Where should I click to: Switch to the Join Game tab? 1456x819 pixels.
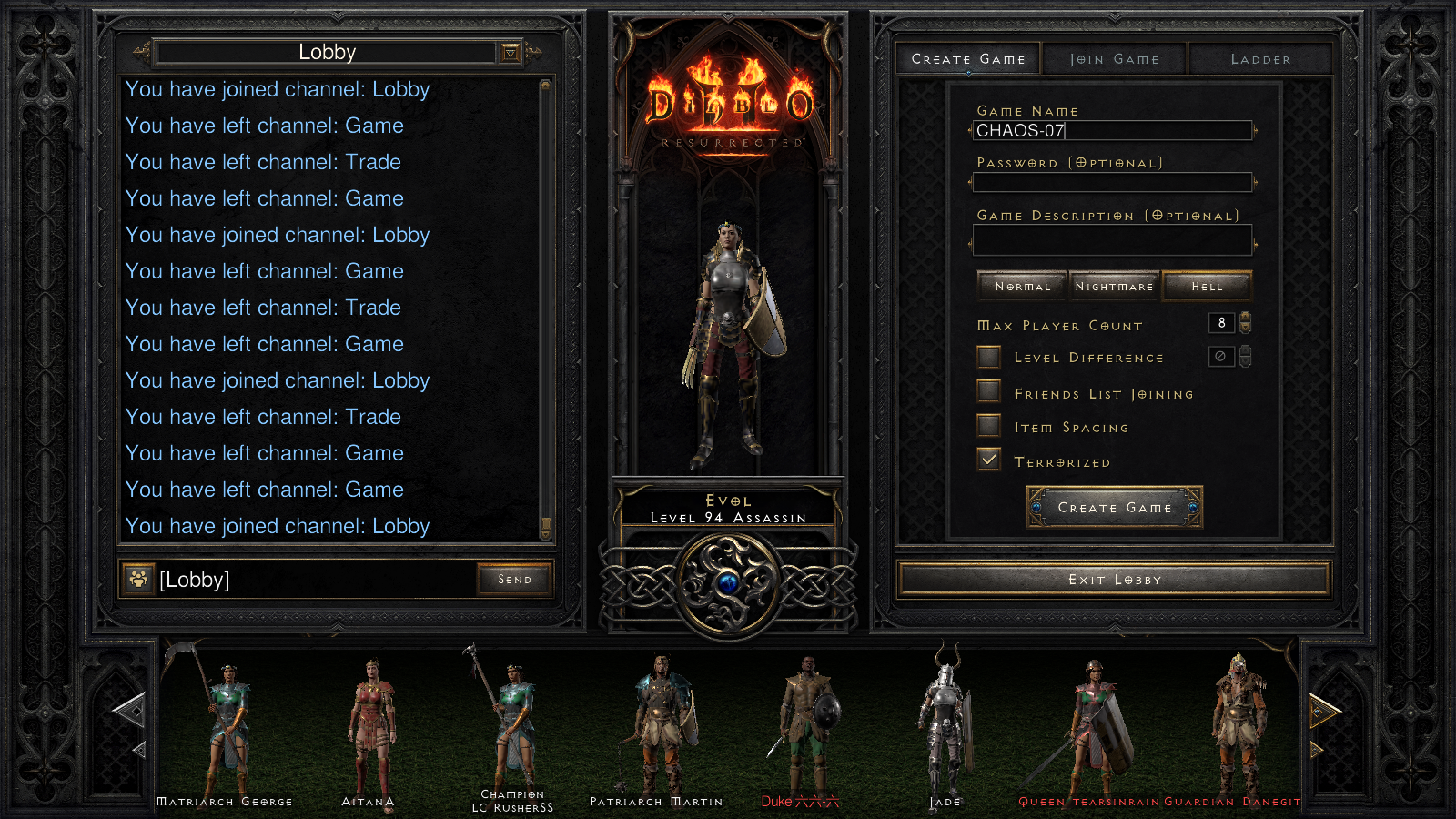tap(1114, 58)
